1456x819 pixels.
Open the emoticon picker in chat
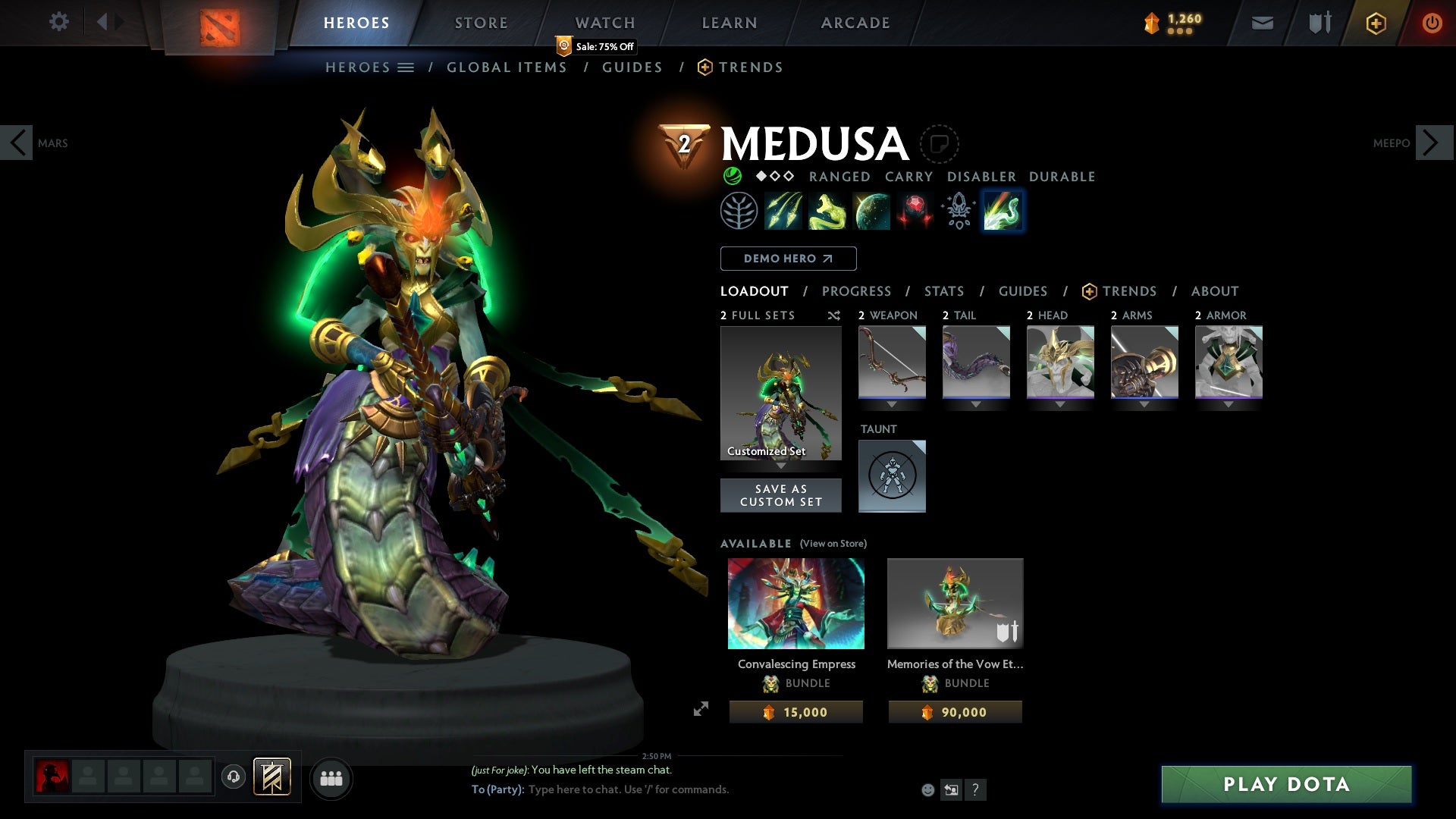tap(927, 789)
